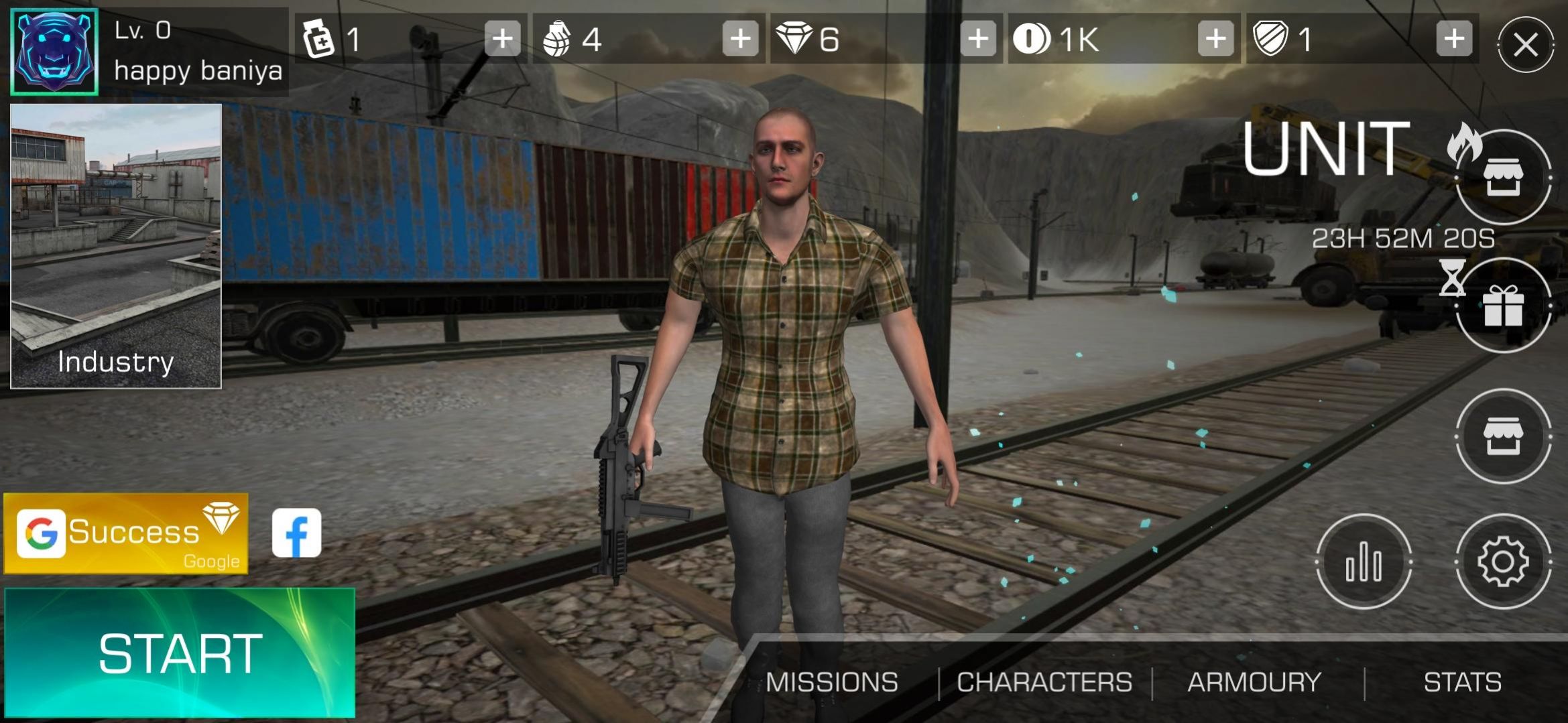Image resolution: width=1568 pixels, height=723 pixels.
Task: Open the Armoury tab
Action: 1254,682
